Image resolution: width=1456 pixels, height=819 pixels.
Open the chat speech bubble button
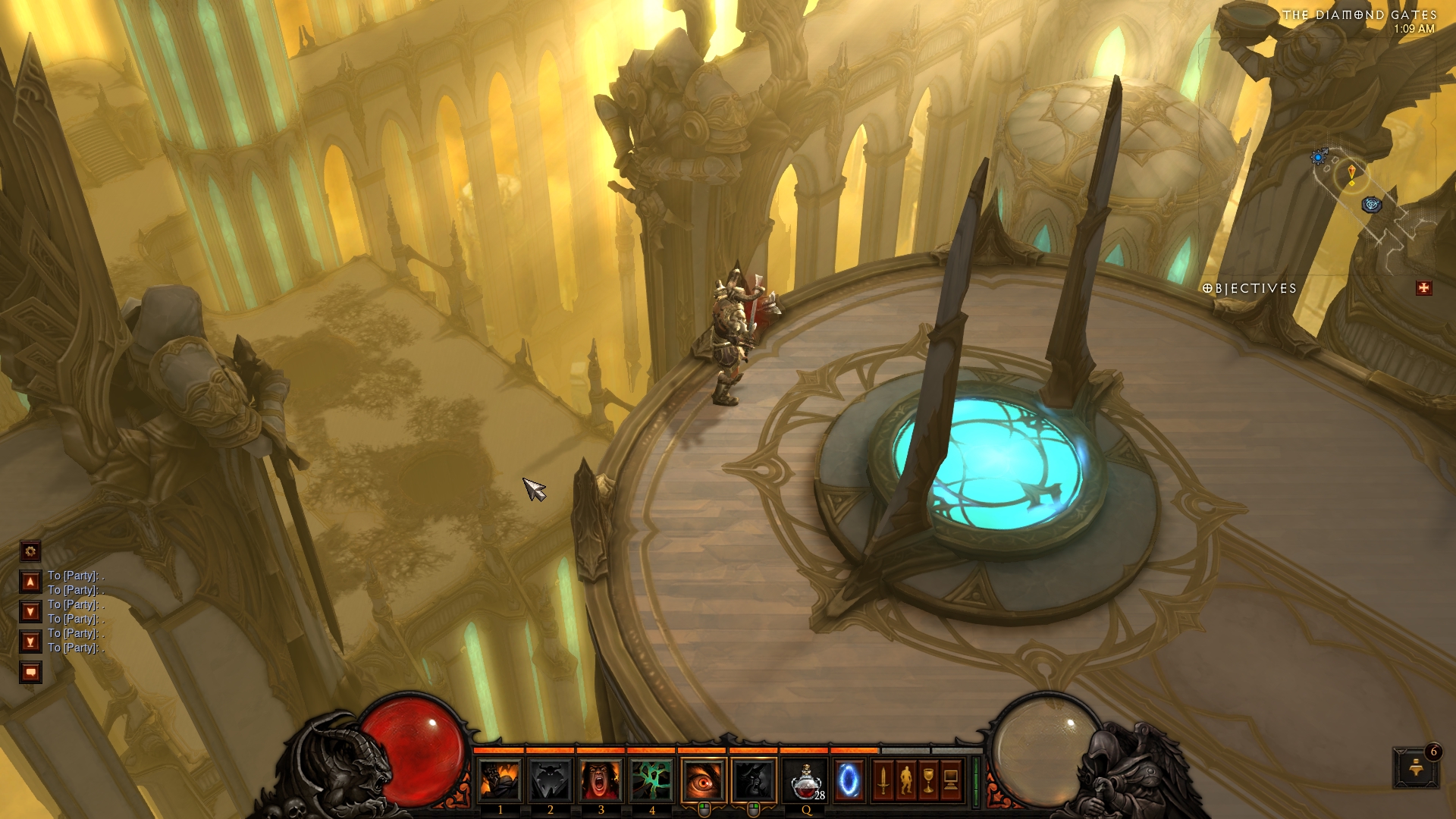click(30, 672)
